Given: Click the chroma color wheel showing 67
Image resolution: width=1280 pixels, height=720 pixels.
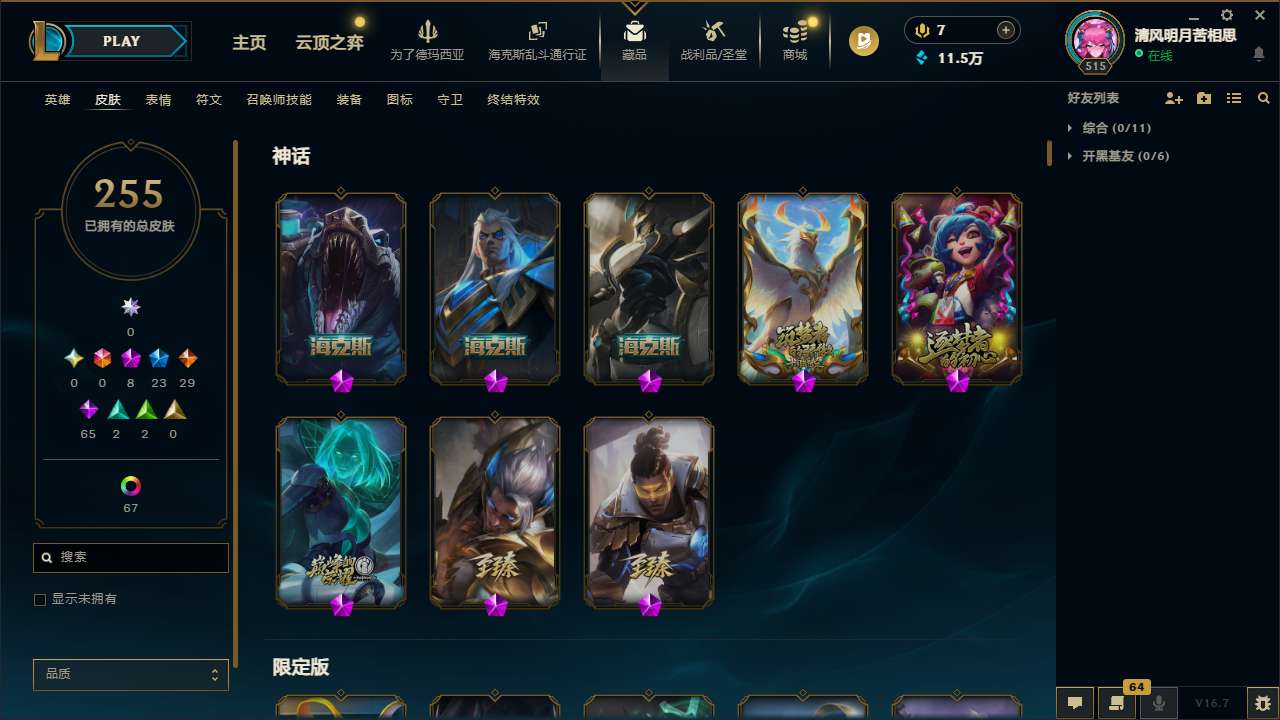Looking at the screenshot, I should pos(130,487).
